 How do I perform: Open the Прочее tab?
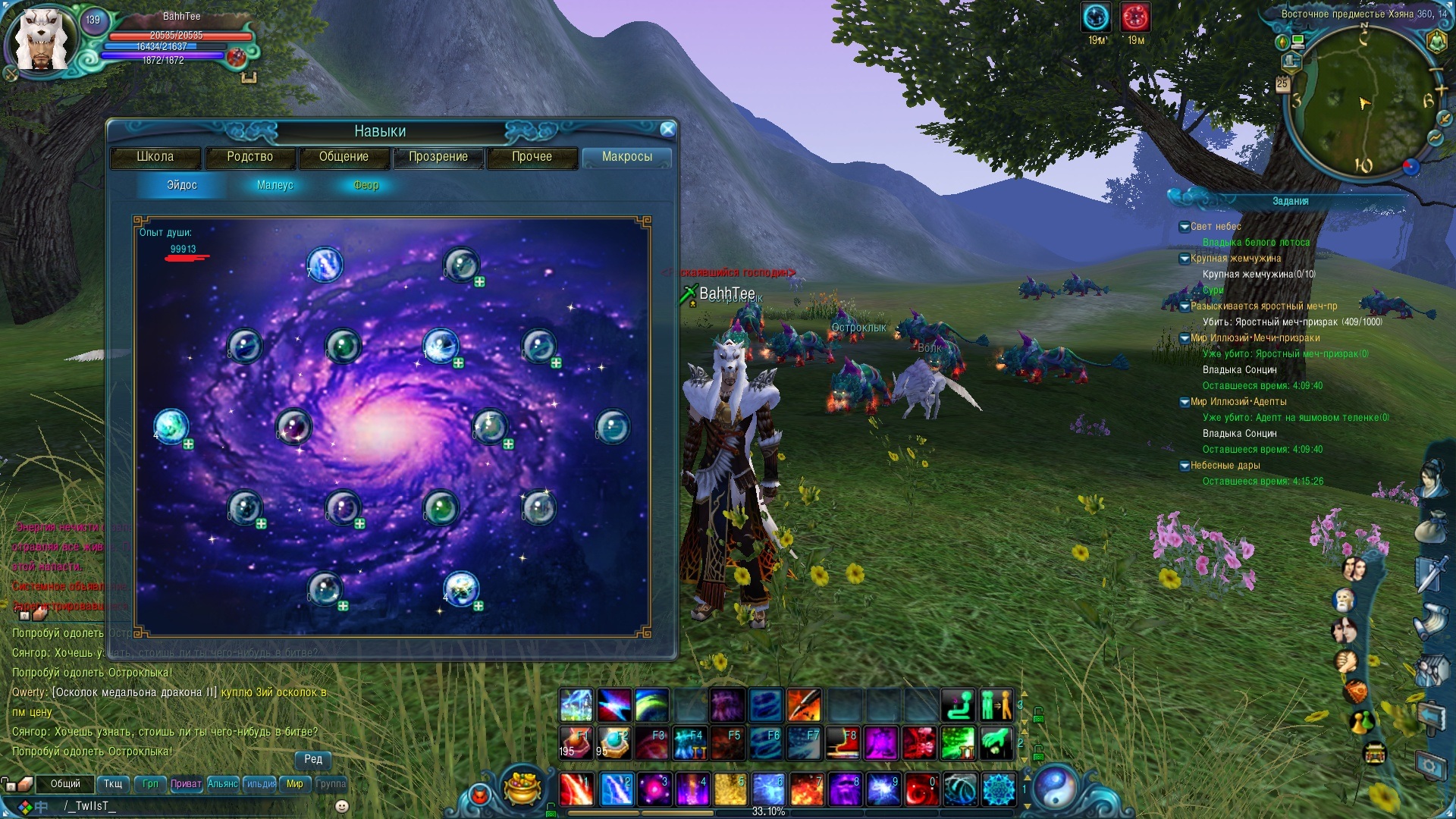tap(532, 157)
